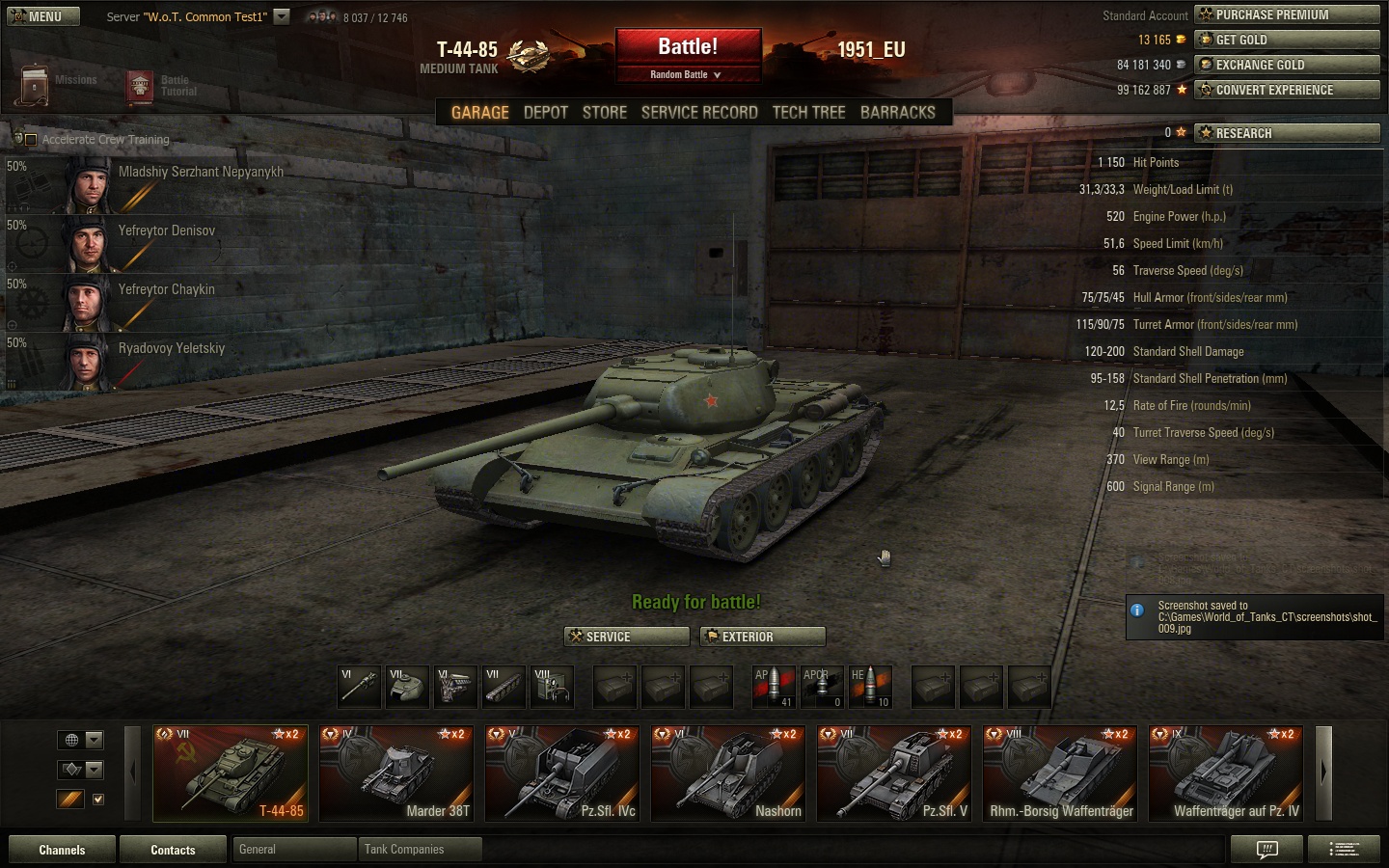
Task: Choose CONVERT EXPERIENCE
Action: pyautogui.click(x=1287, y=90)
